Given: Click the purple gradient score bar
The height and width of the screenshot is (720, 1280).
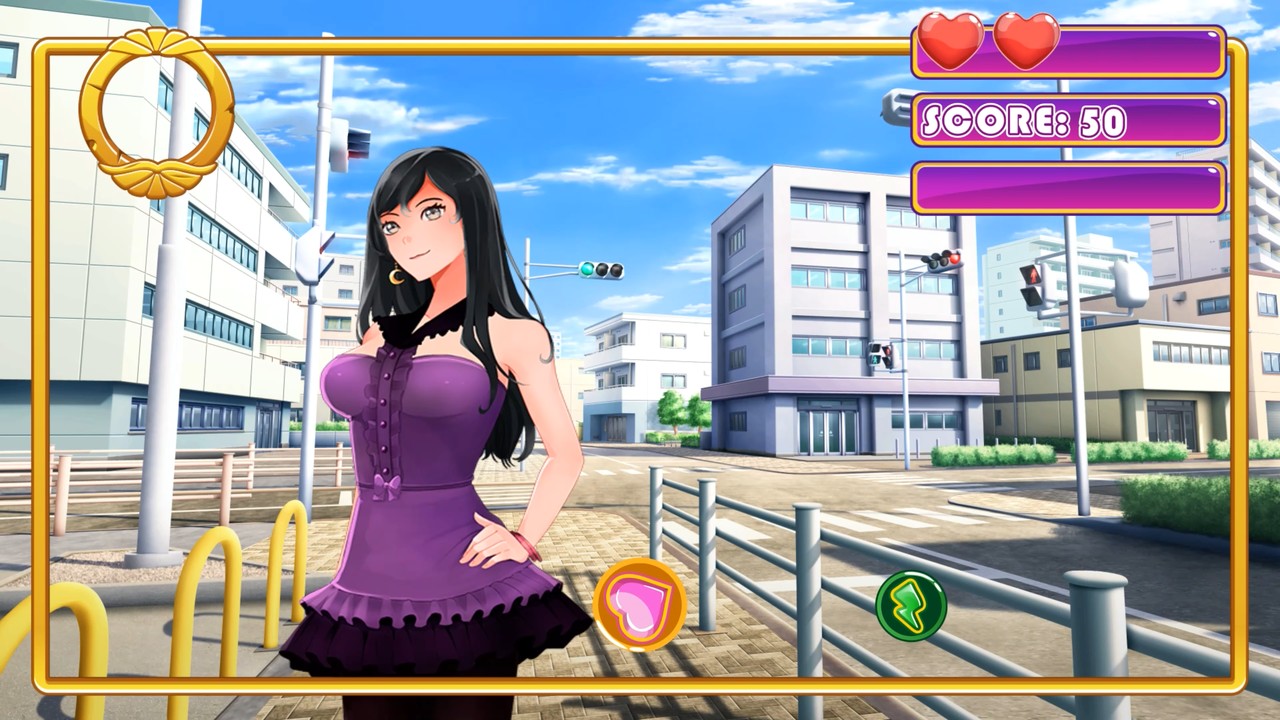Looking at the screenshot, I should [x=1065, y=121].
